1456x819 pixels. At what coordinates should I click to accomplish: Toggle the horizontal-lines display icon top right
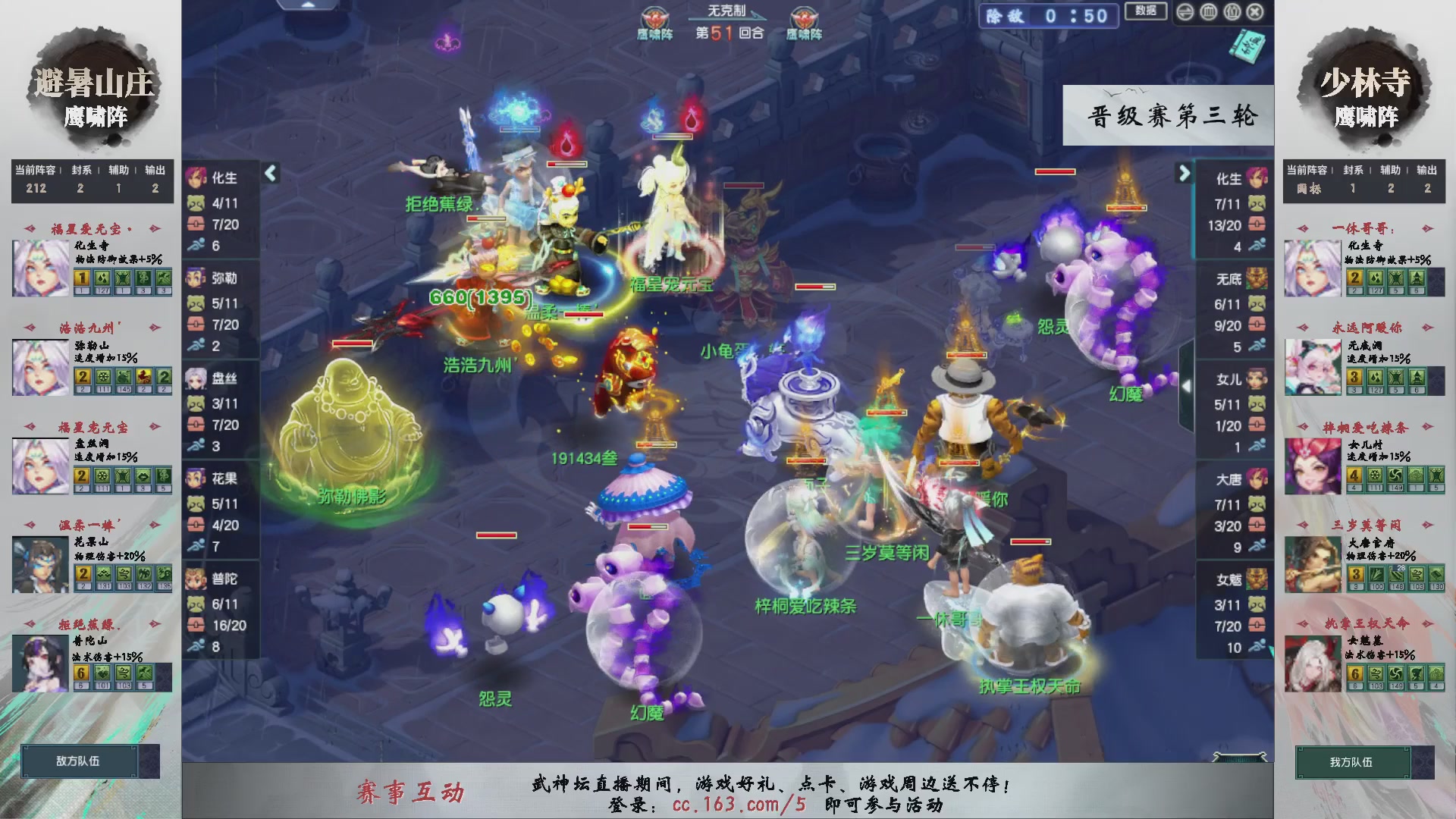pyautogui.click(x=1185, y=11)
